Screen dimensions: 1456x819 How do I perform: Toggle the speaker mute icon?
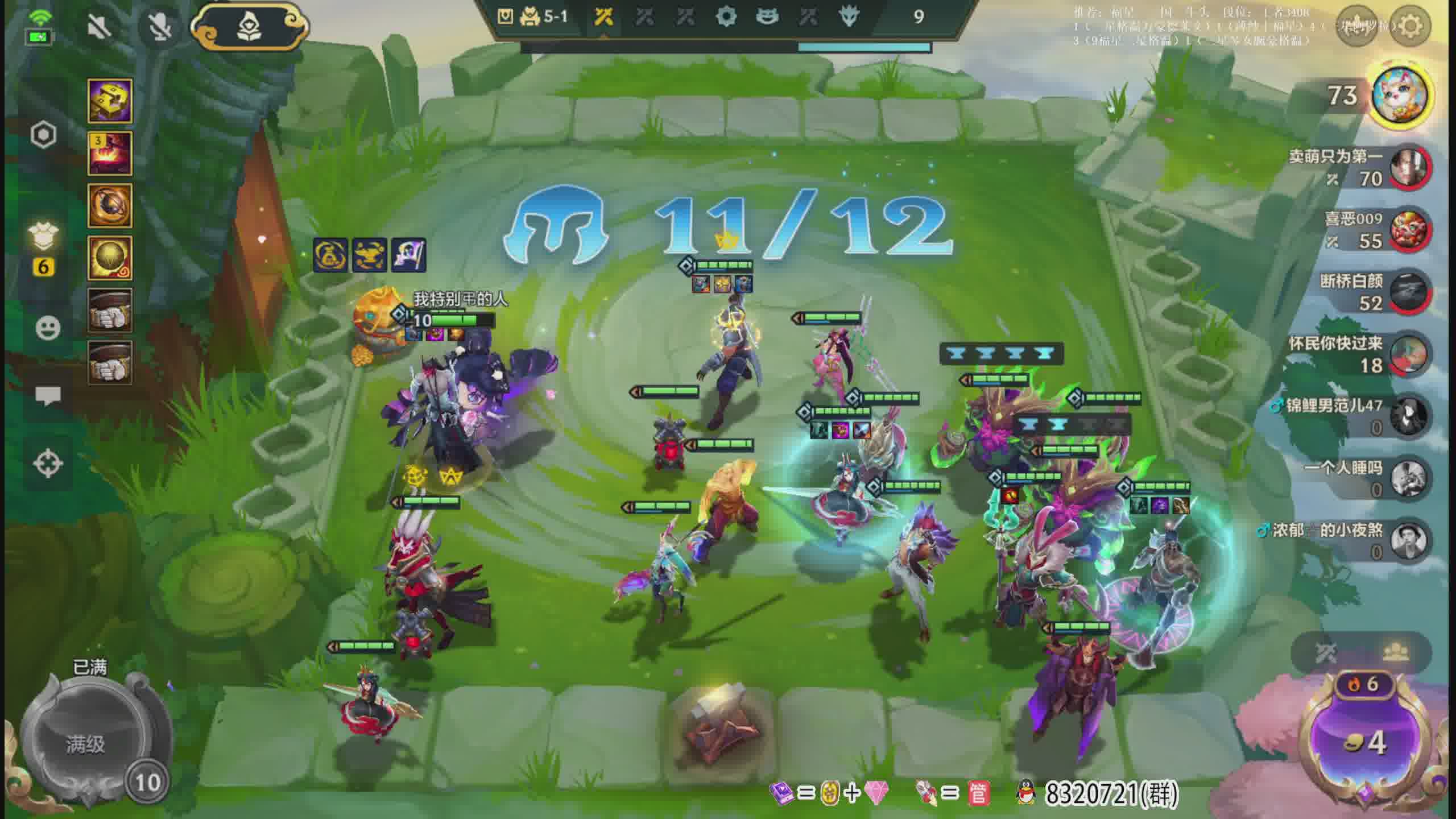coord(99,26)
